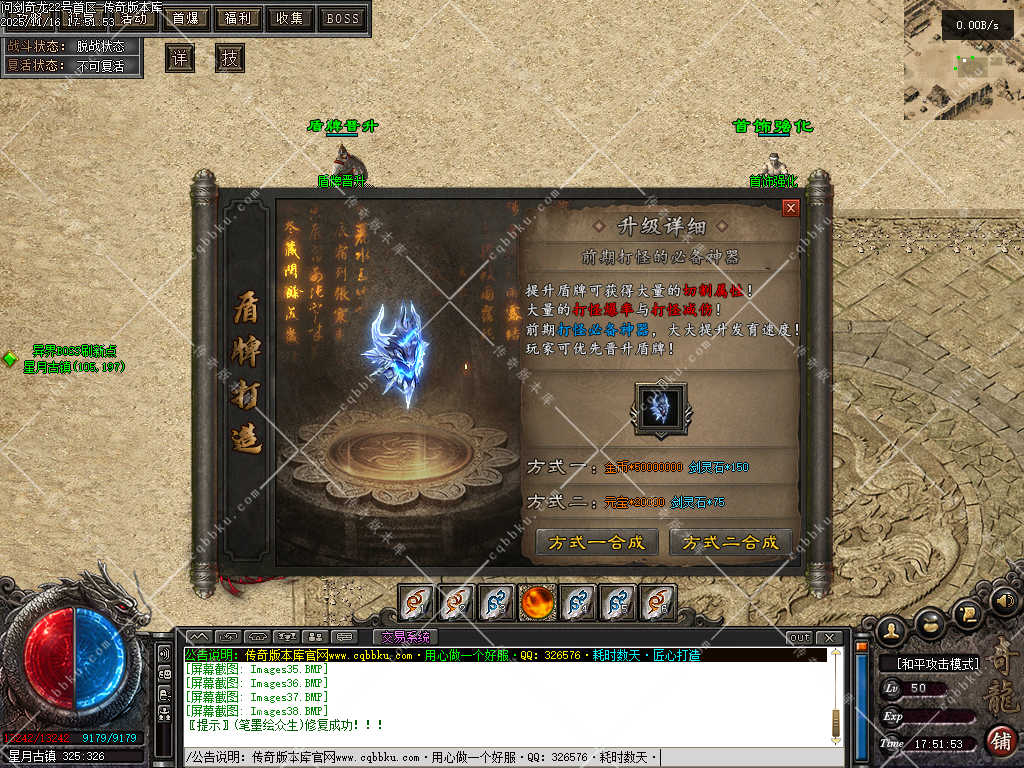Close the chat panel with X
1024x768 pixels.
click(830, 637)
